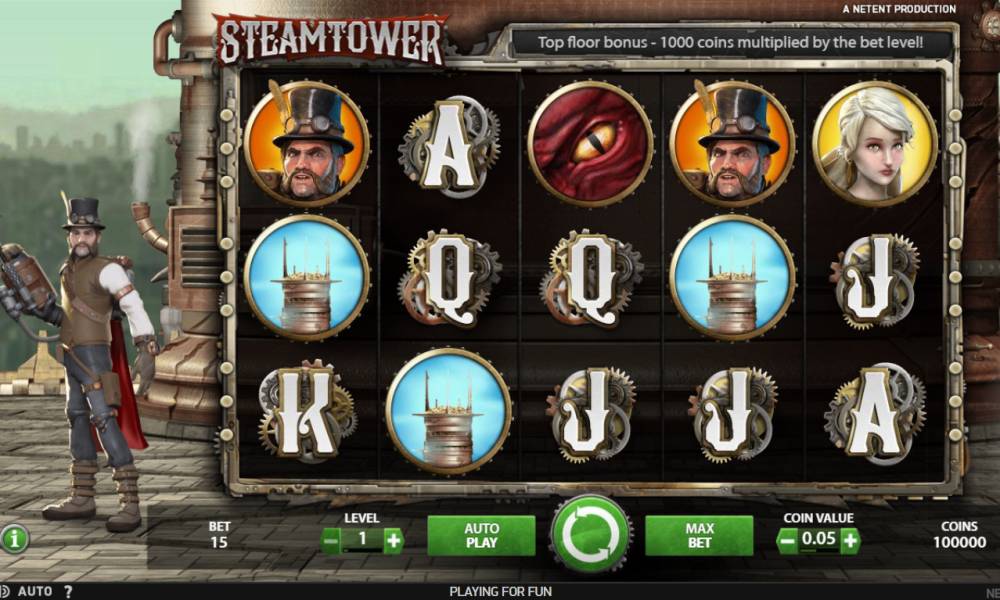Decrease the bet level
The width and height of the screenshot is (1000, 600).
(x=331, y=541)
